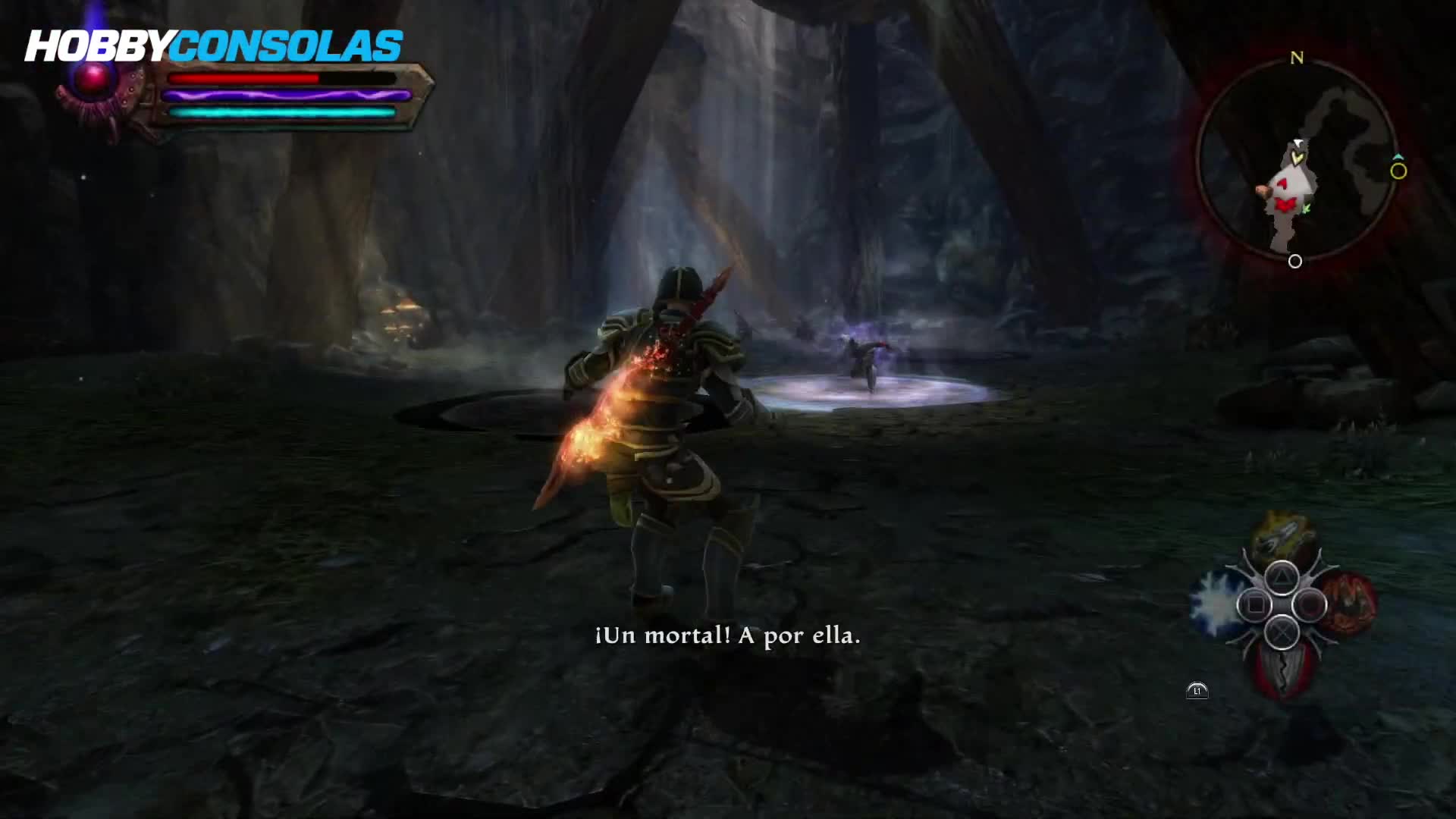This screenshot has height=819, width=1456.
Task: Activate the red cracked-ground quake ability
Action: pos(1281,671)
